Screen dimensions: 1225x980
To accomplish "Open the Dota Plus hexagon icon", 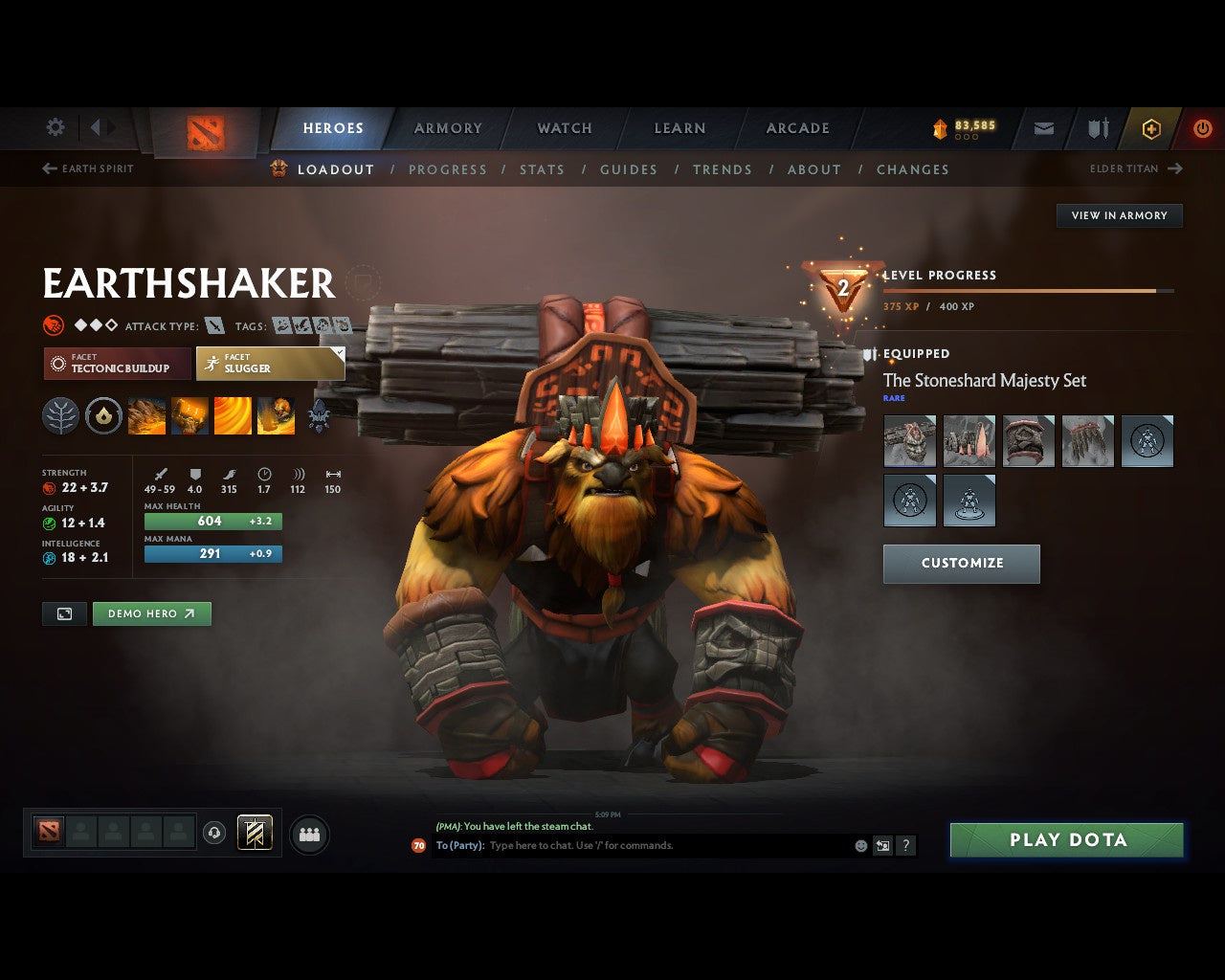I will pyautogui.click(x=1150, y=128).
